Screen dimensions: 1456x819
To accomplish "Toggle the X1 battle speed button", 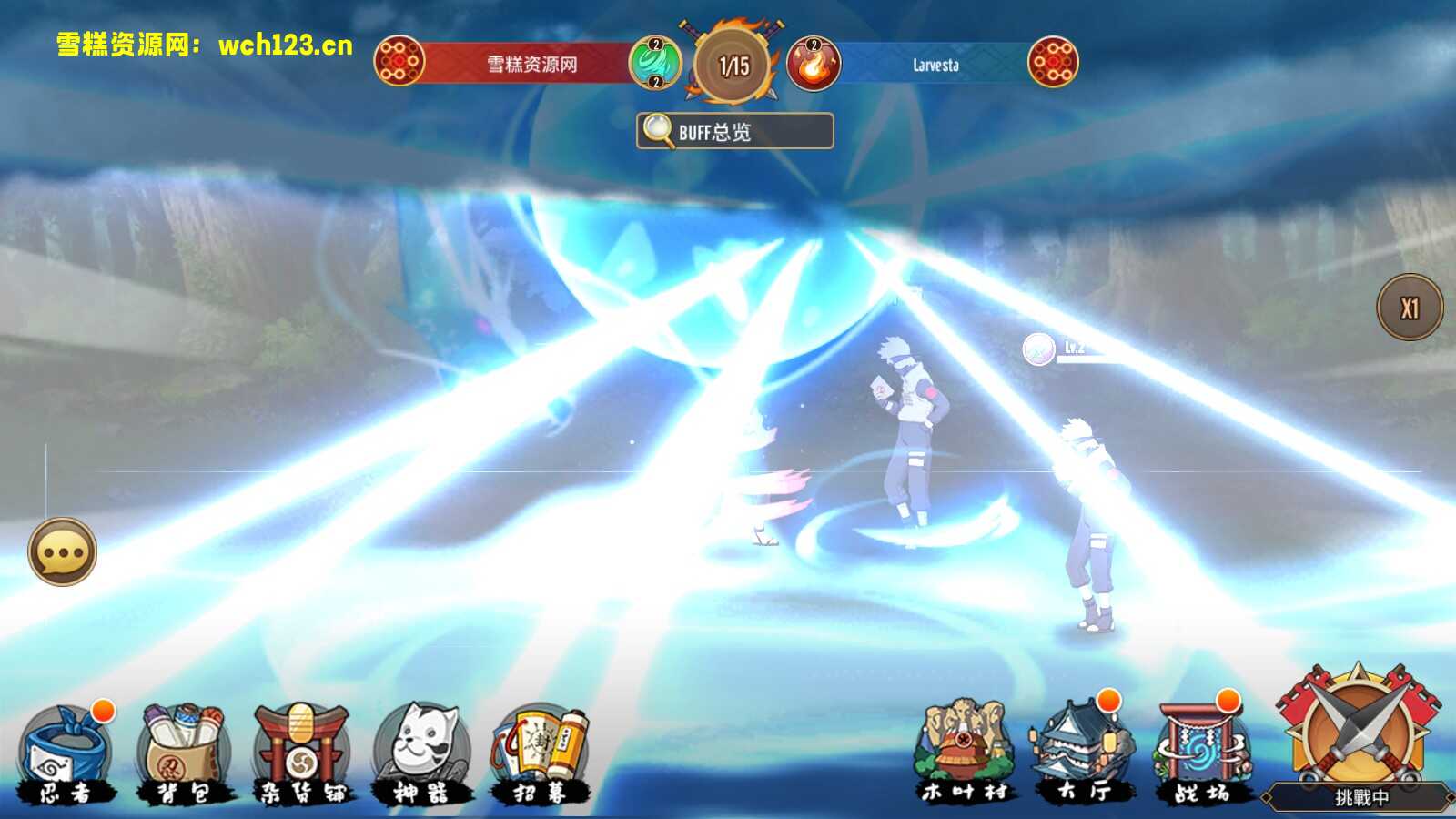I will tap(1410, 308).
